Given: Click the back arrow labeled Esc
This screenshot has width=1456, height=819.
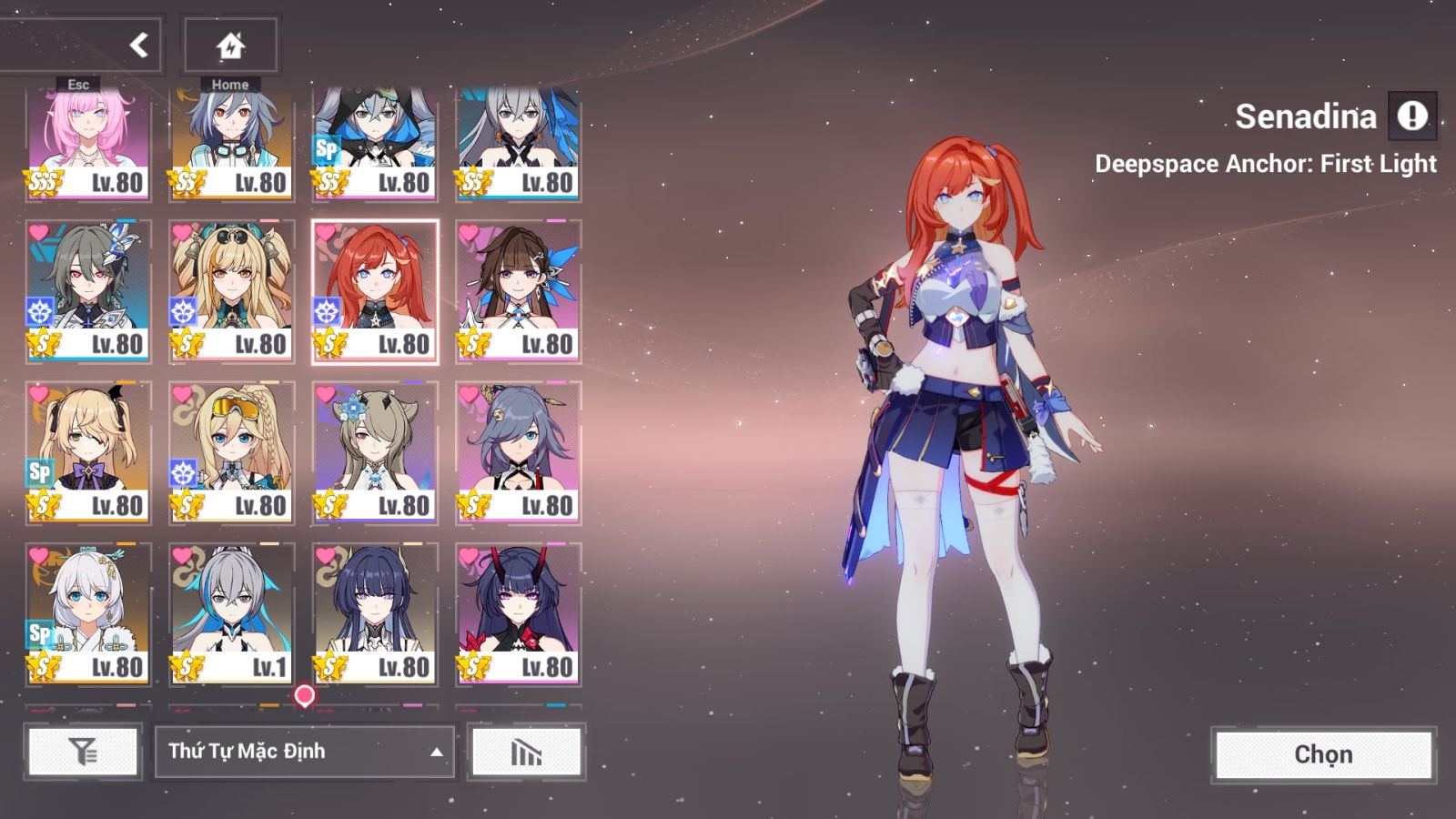Looking at the screenshot, I should point(136,44).
